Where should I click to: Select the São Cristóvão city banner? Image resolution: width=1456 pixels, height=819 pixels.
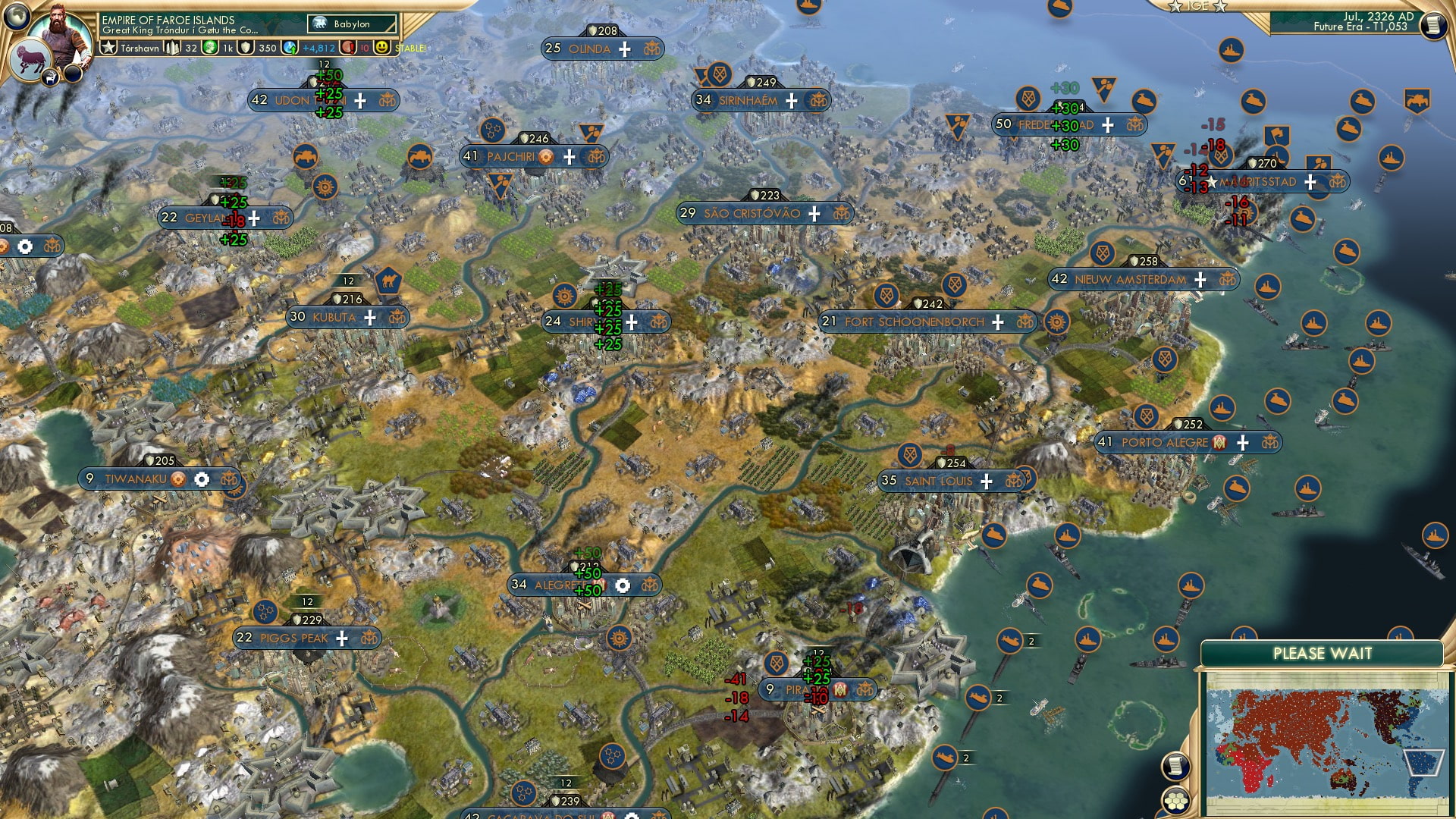(752, 213)
